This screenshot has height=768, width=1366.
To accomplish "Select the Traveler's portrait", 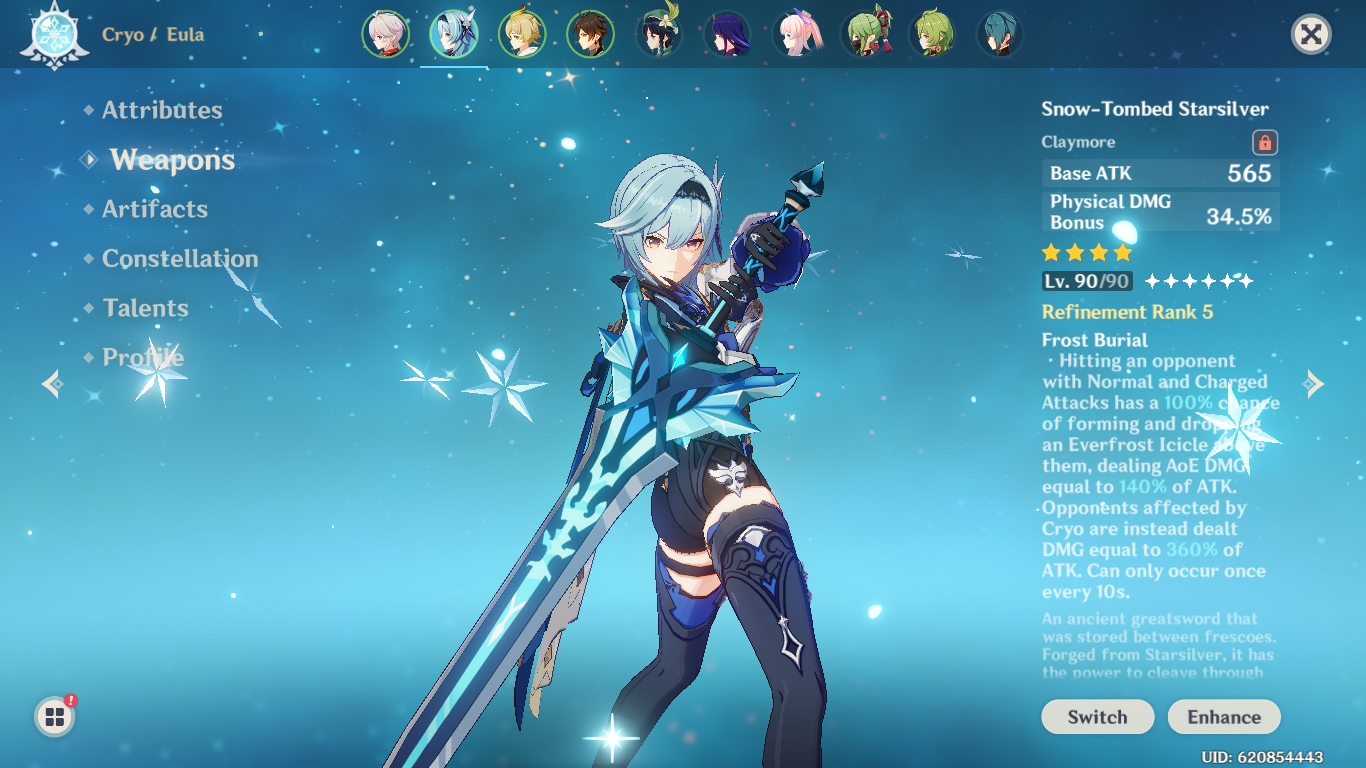I will [523, 32].
